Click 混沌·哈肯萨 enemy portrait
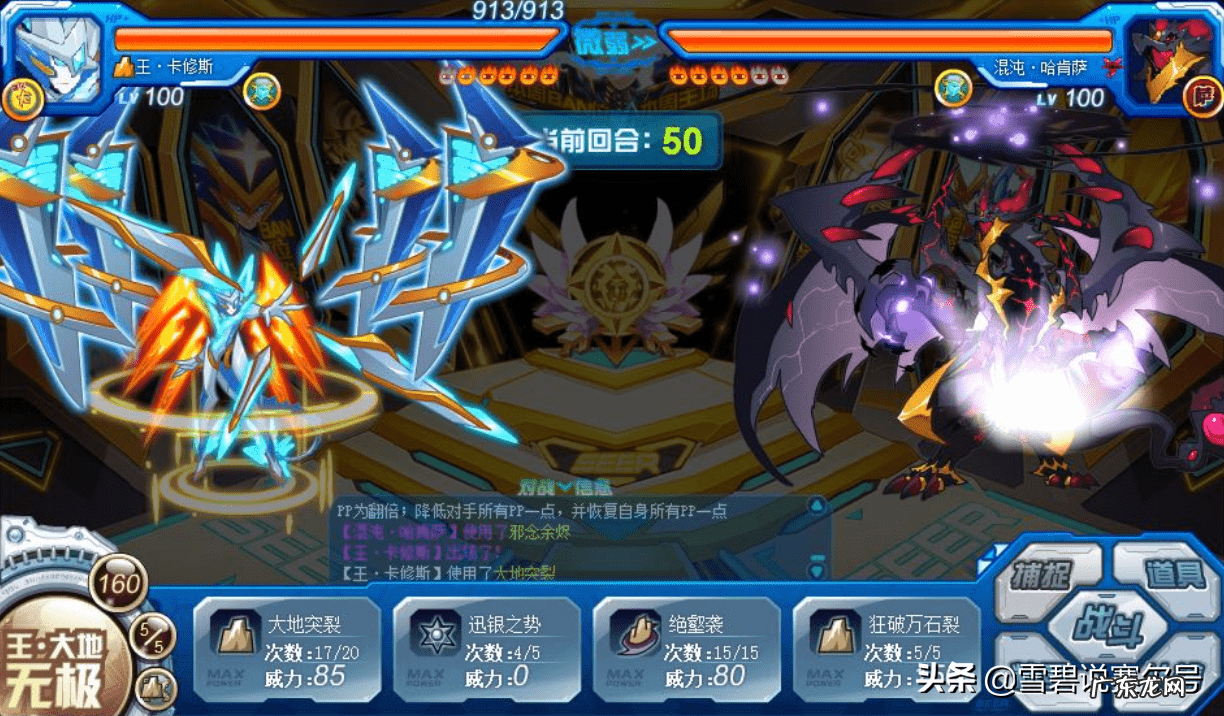Image resolution: width=1224 pixels, height=716 pixels. coord(1166,59)
